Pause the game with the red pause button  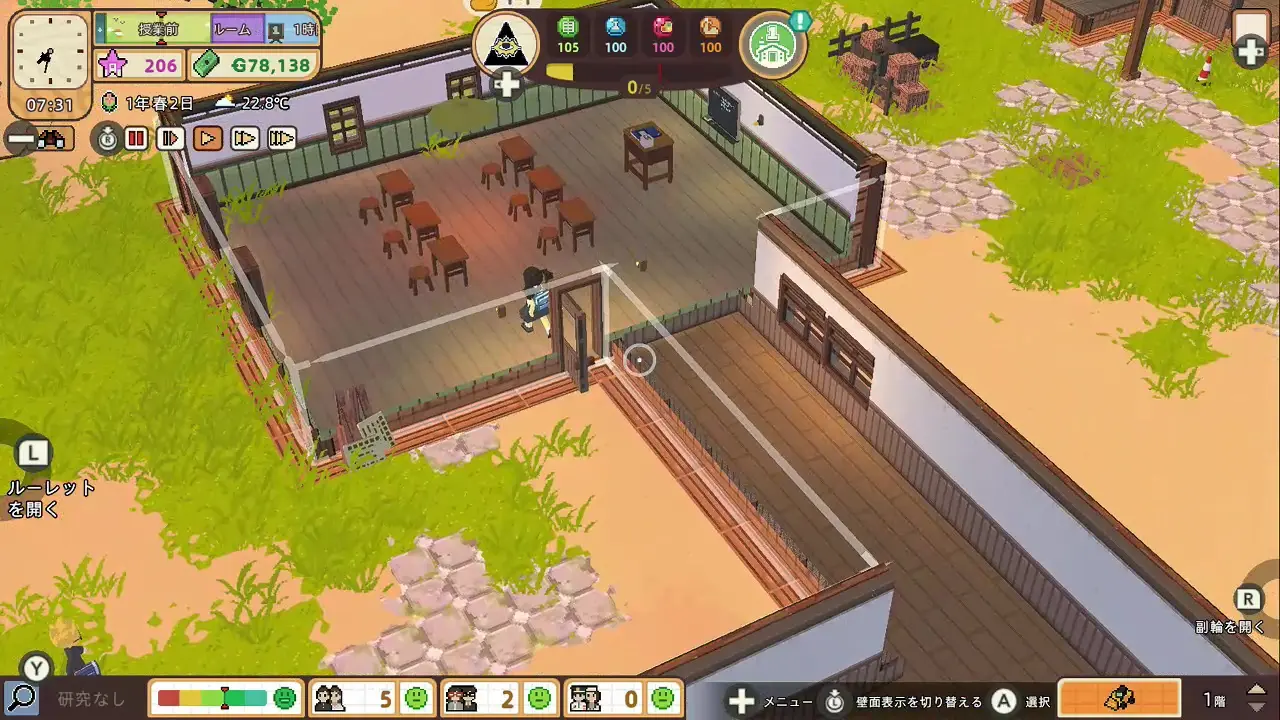click(137, 139)
